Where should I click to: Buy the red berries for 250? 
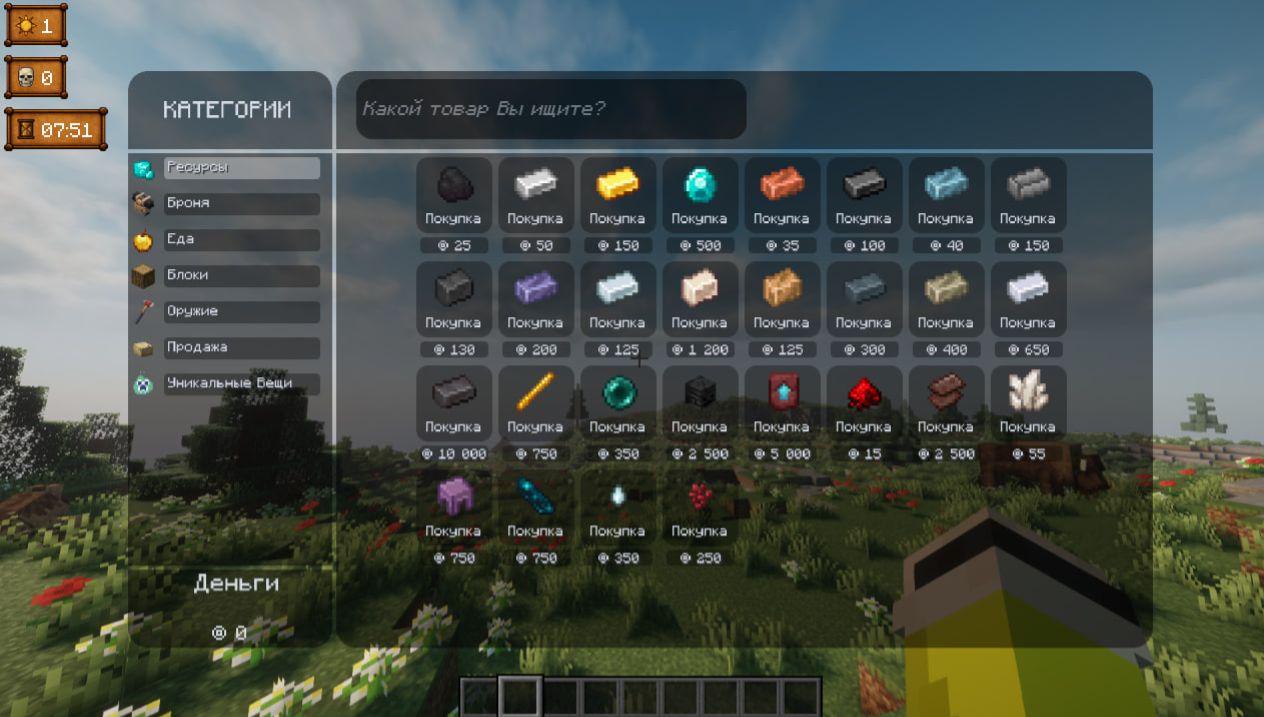tap(699, 508)
